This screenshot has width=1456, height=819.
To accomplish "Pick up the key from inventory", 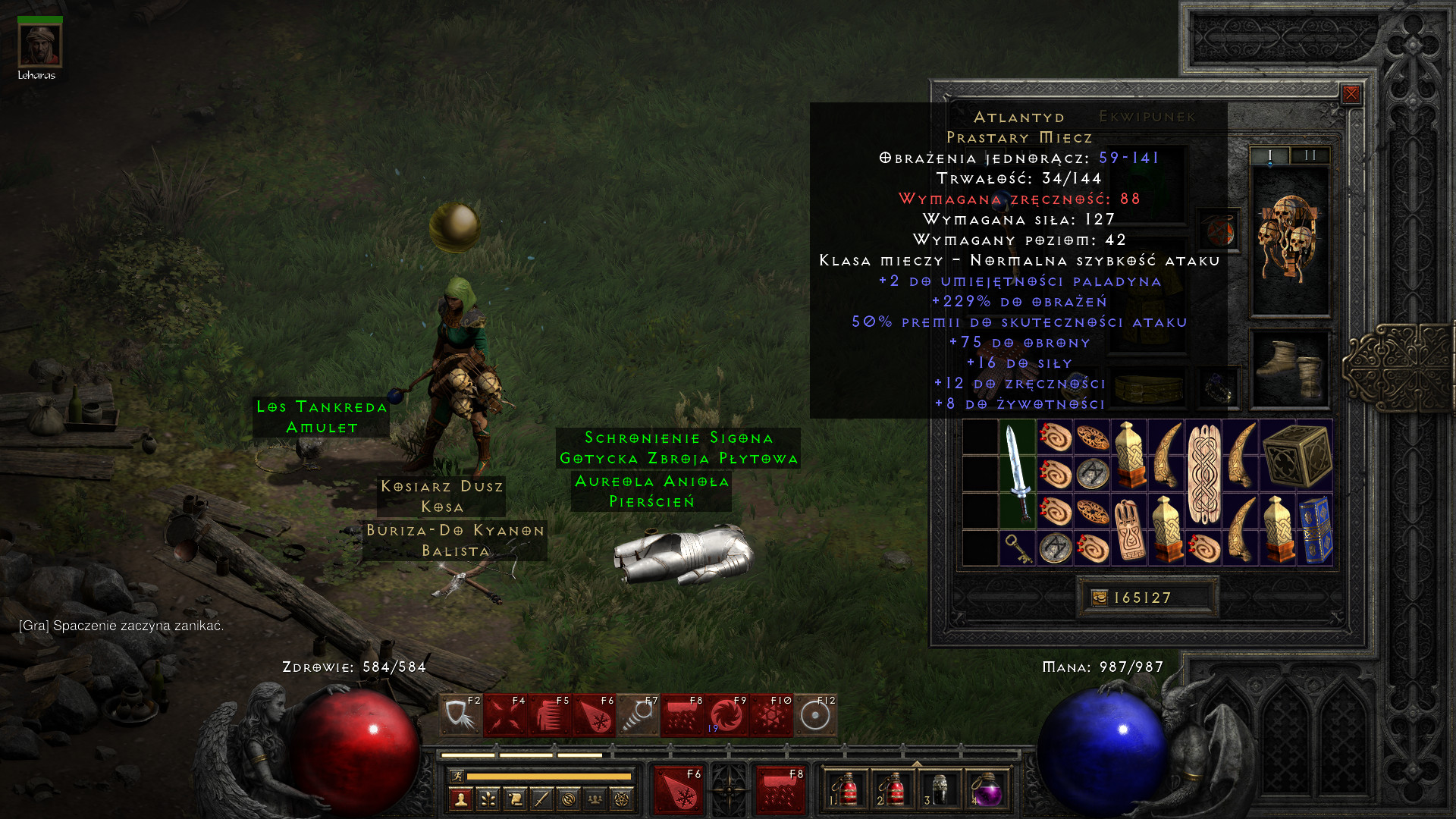I will [x=1018, y=548].
